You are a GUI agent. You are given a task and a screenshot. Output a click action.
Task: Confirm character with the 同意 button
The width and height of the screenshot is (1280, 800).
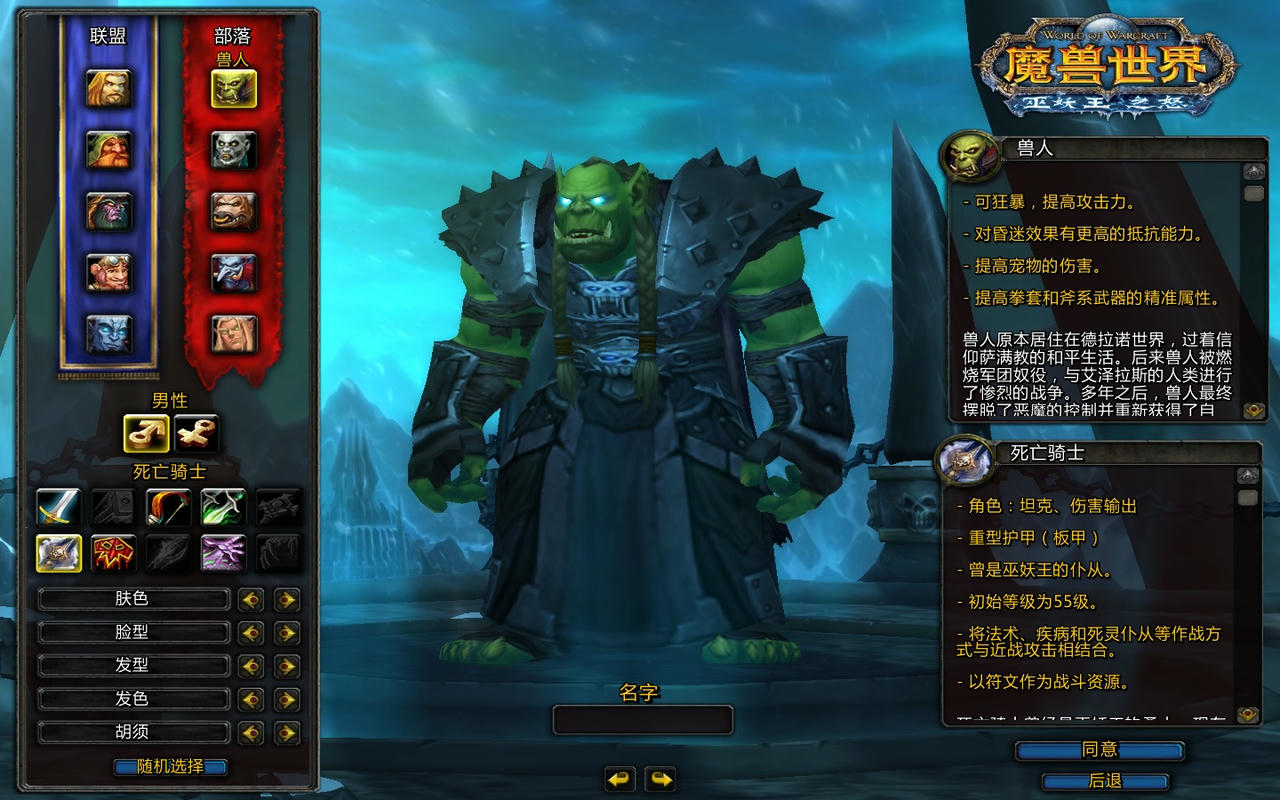coord(1100,750)
